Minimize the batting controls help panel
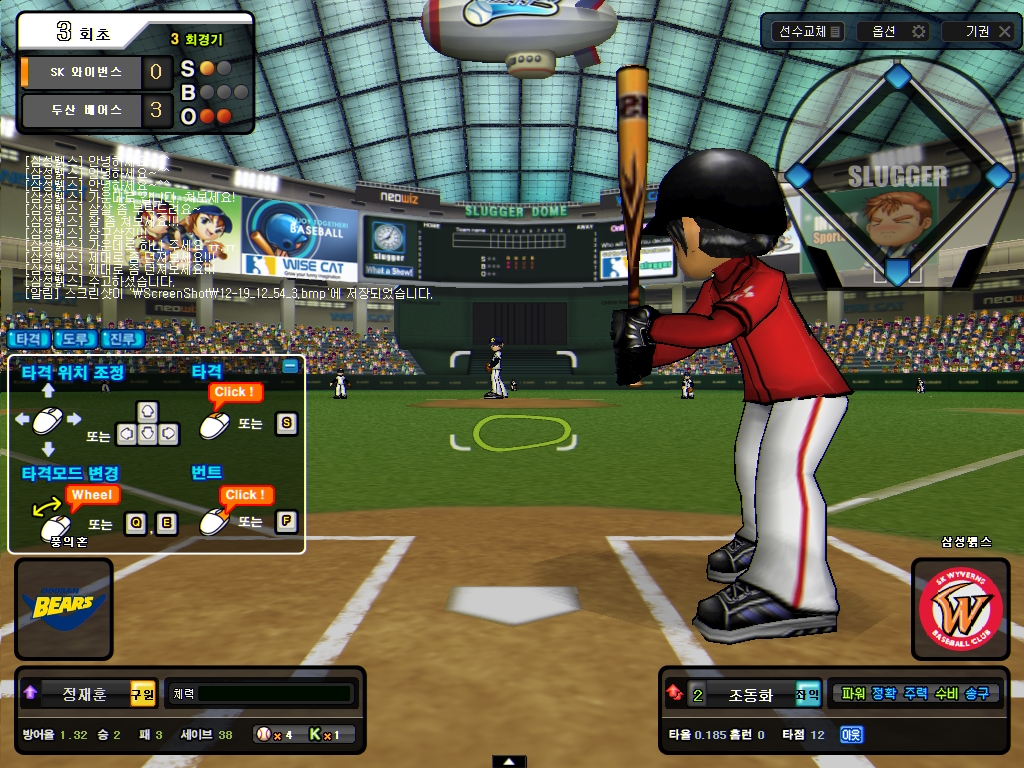Screen dimensions: 1024x768 (x=290, y=366)
